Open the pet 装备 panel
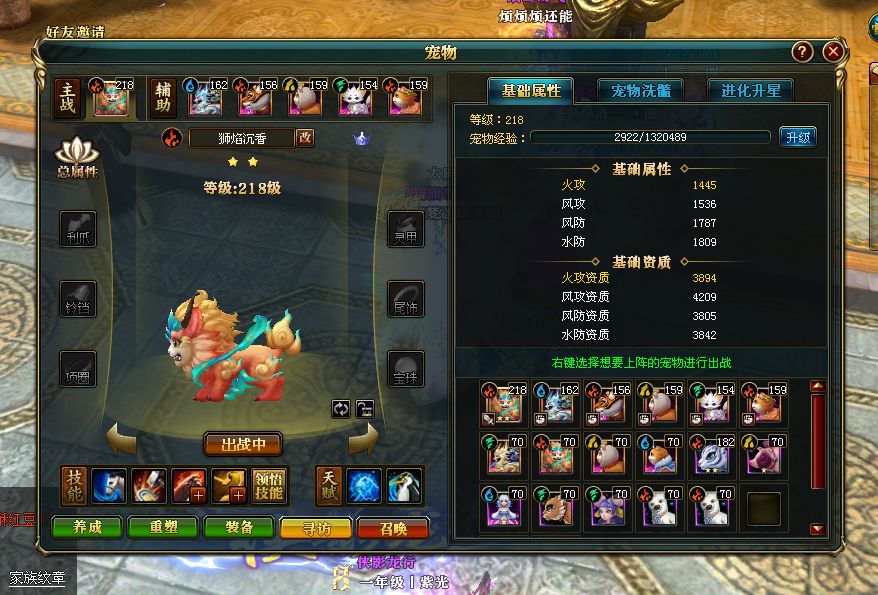The height and width of the screenshot is (595, 878). pyautogui.click(x=238, y=528)
